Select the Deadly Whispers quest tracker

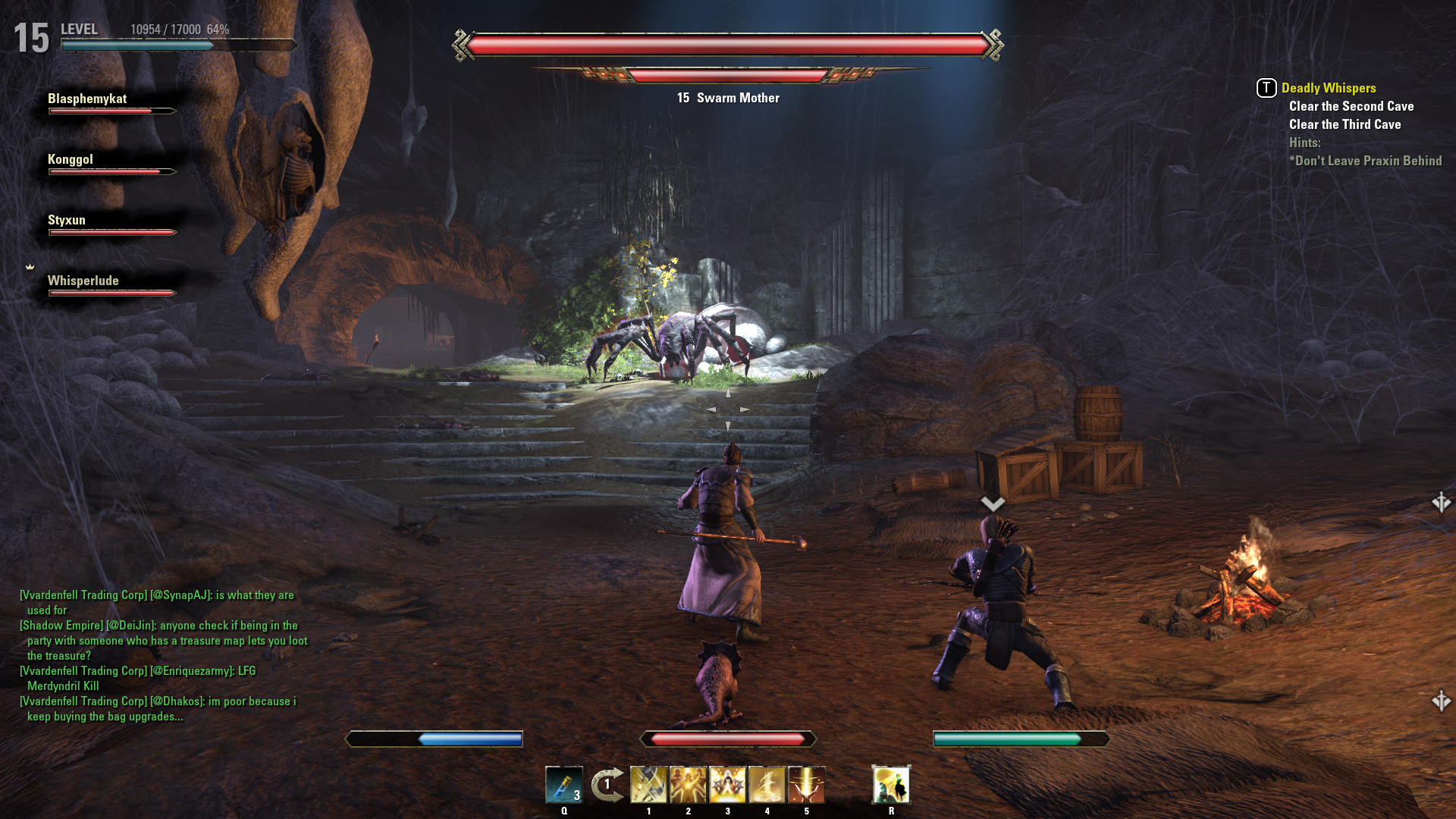pos(1328,88)
